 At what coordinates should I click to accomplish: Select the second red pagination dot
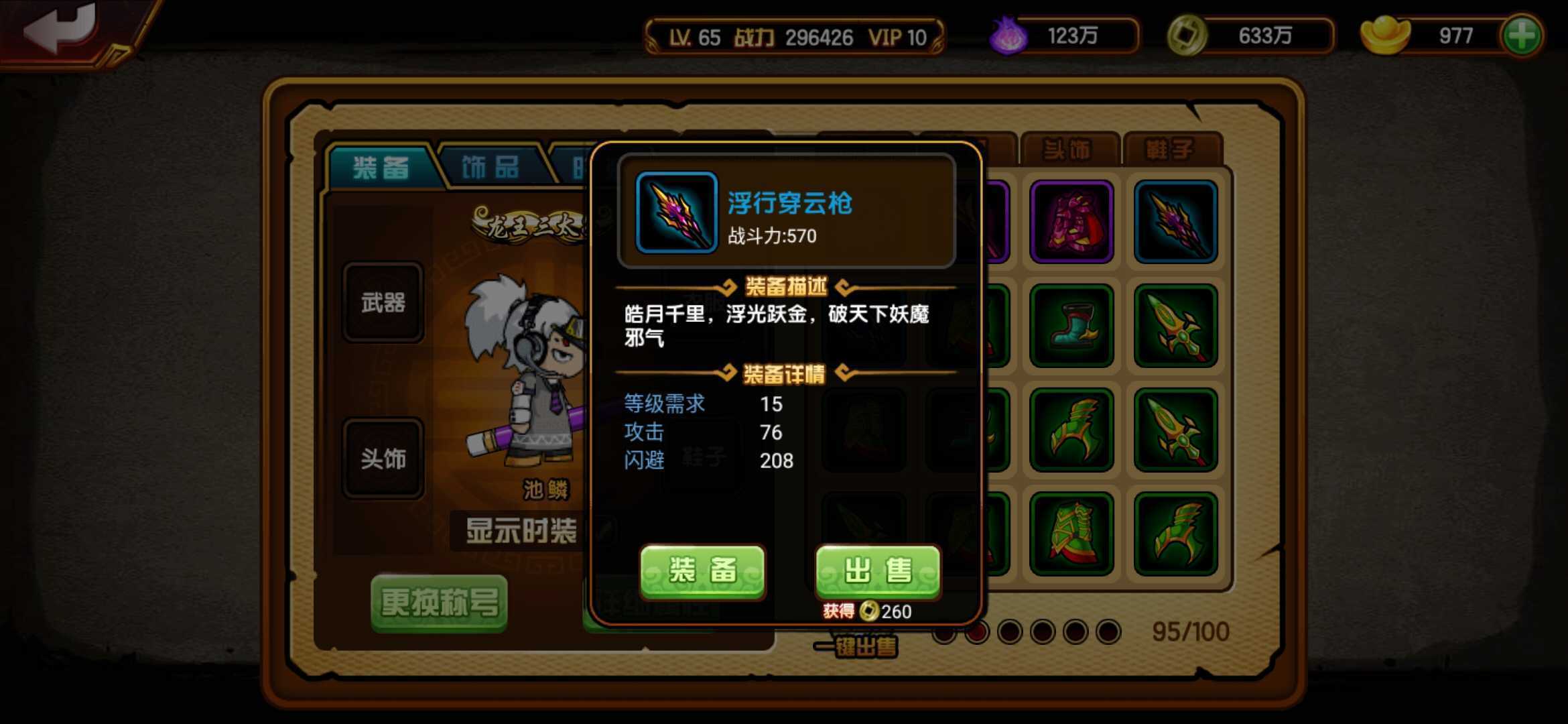[x=977, y=633]
